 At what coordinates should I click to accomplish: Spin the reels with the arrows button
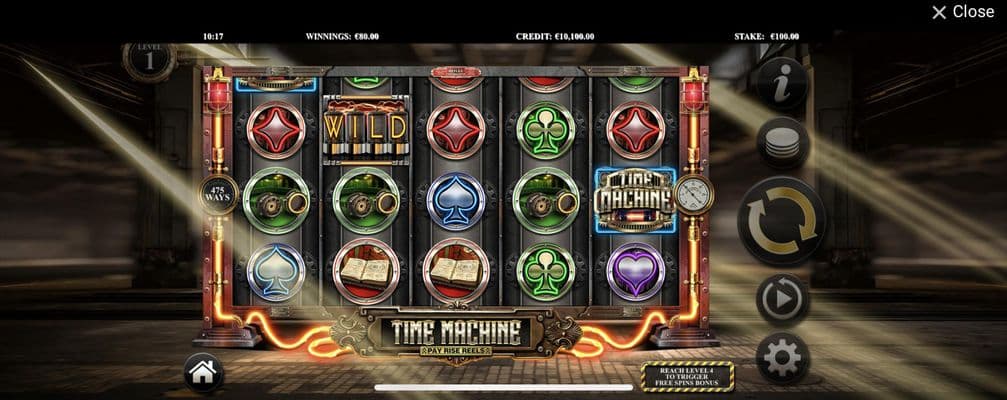782,220
